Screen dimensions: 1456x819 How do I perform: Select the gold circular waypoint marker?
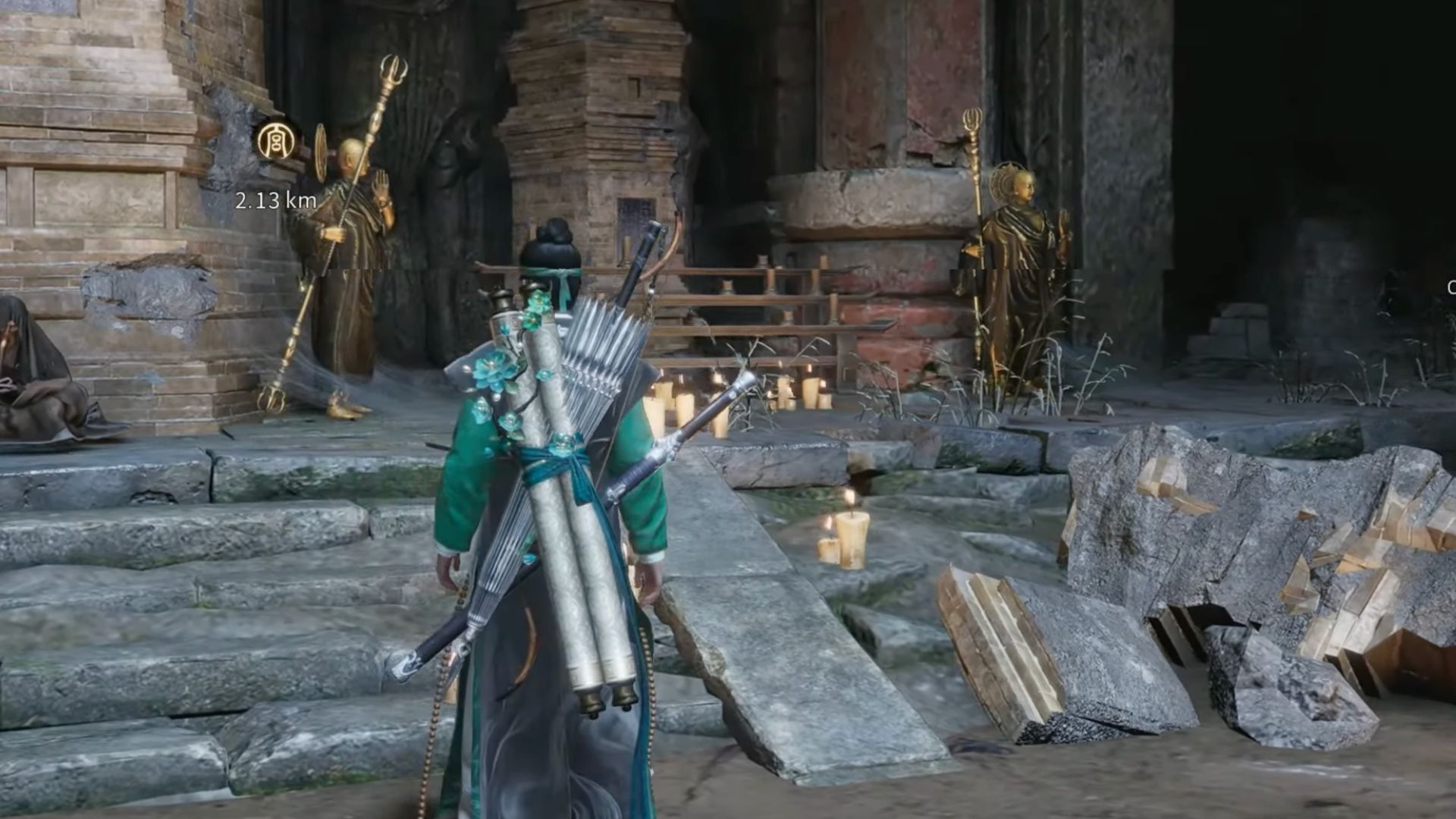tap(275, 141)
